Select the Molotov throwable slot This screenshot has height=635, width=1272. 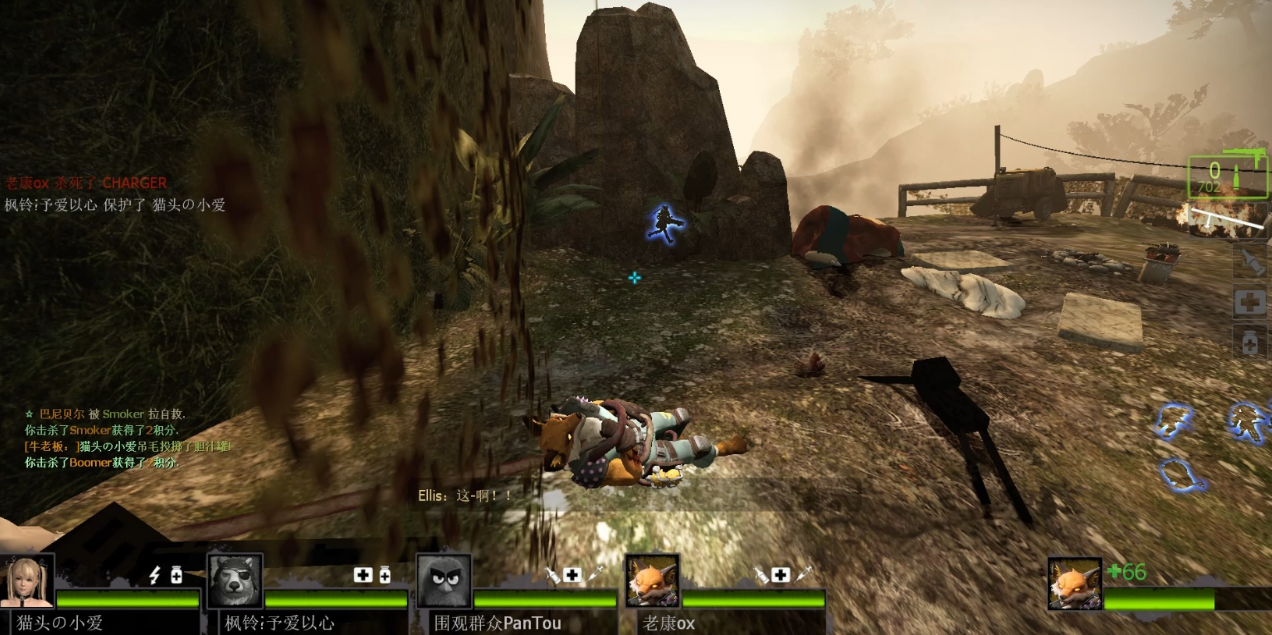point(1250,263)
